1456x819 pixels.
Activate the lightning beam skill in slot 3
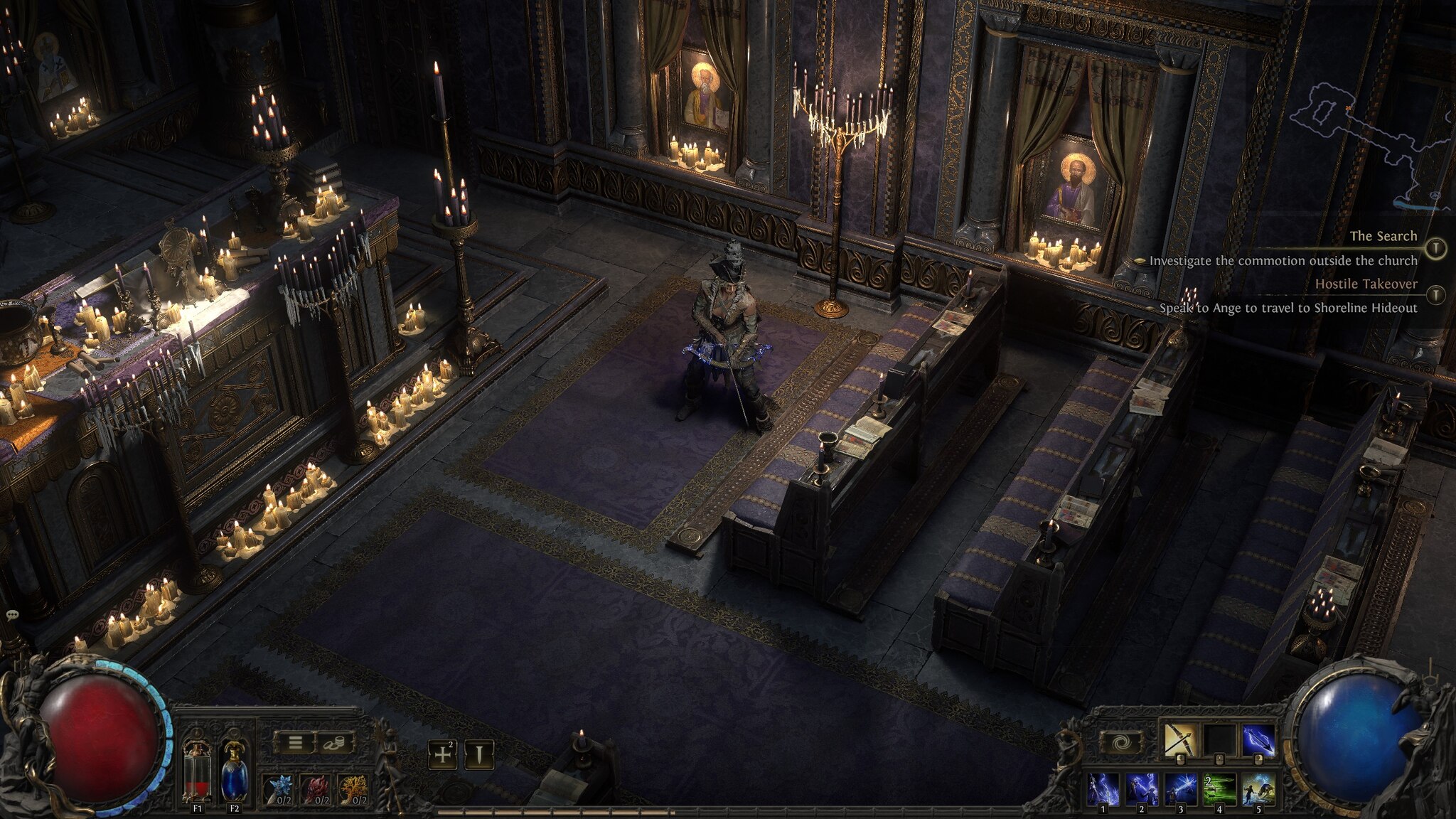point(1181,789)
